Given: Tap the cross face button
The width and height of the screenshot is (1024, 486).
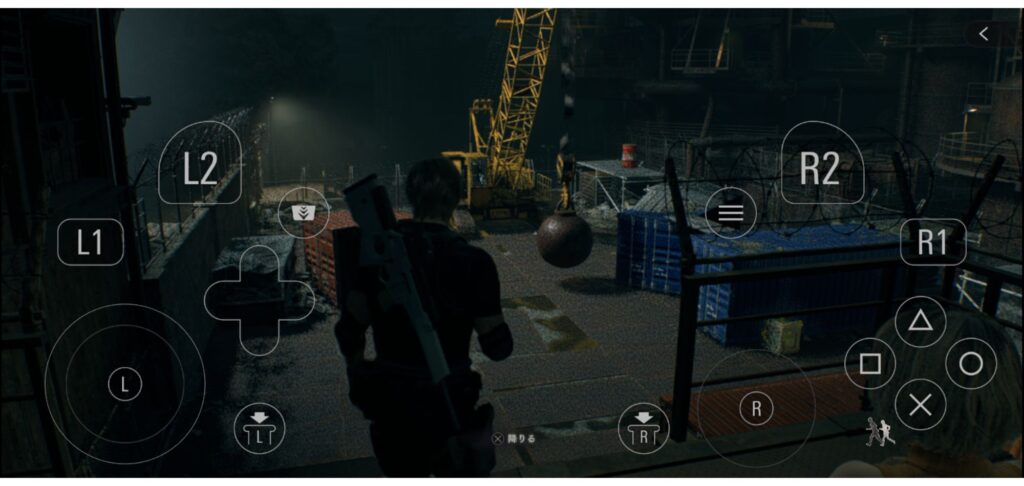Looking at the screenshot, I should (920, 405).
